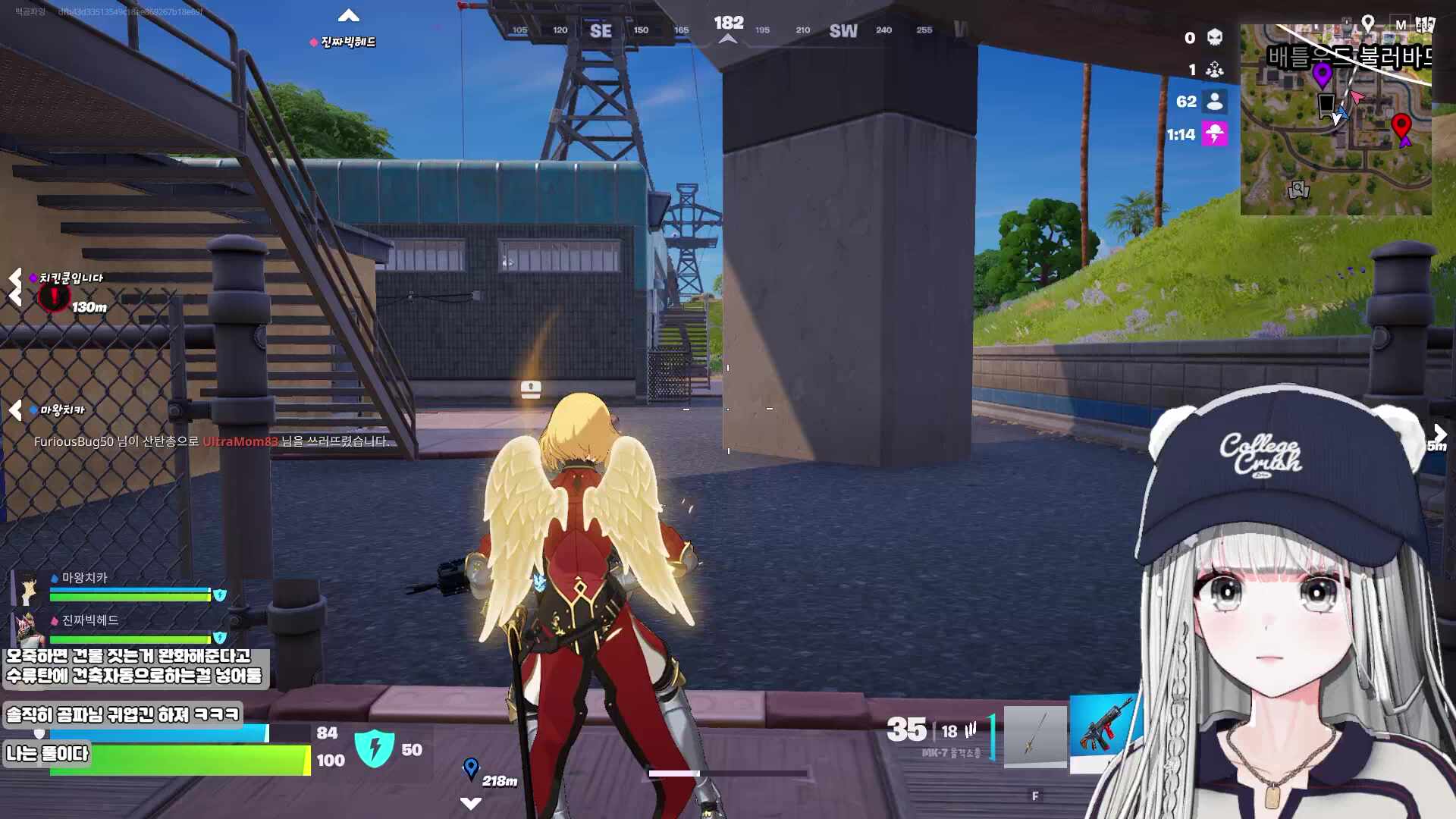Select squad member 진짜빅헤드 in team list
This screenshot has height=819, width=1456.
click(x=89, y=620)
